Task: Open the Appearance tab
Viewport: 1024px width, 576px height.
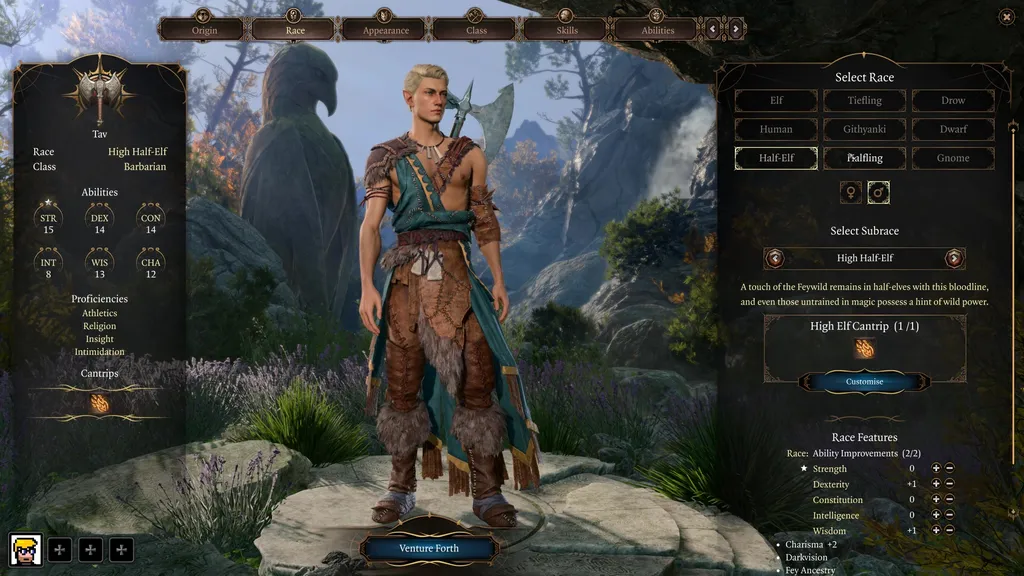Action: (385, 29)
